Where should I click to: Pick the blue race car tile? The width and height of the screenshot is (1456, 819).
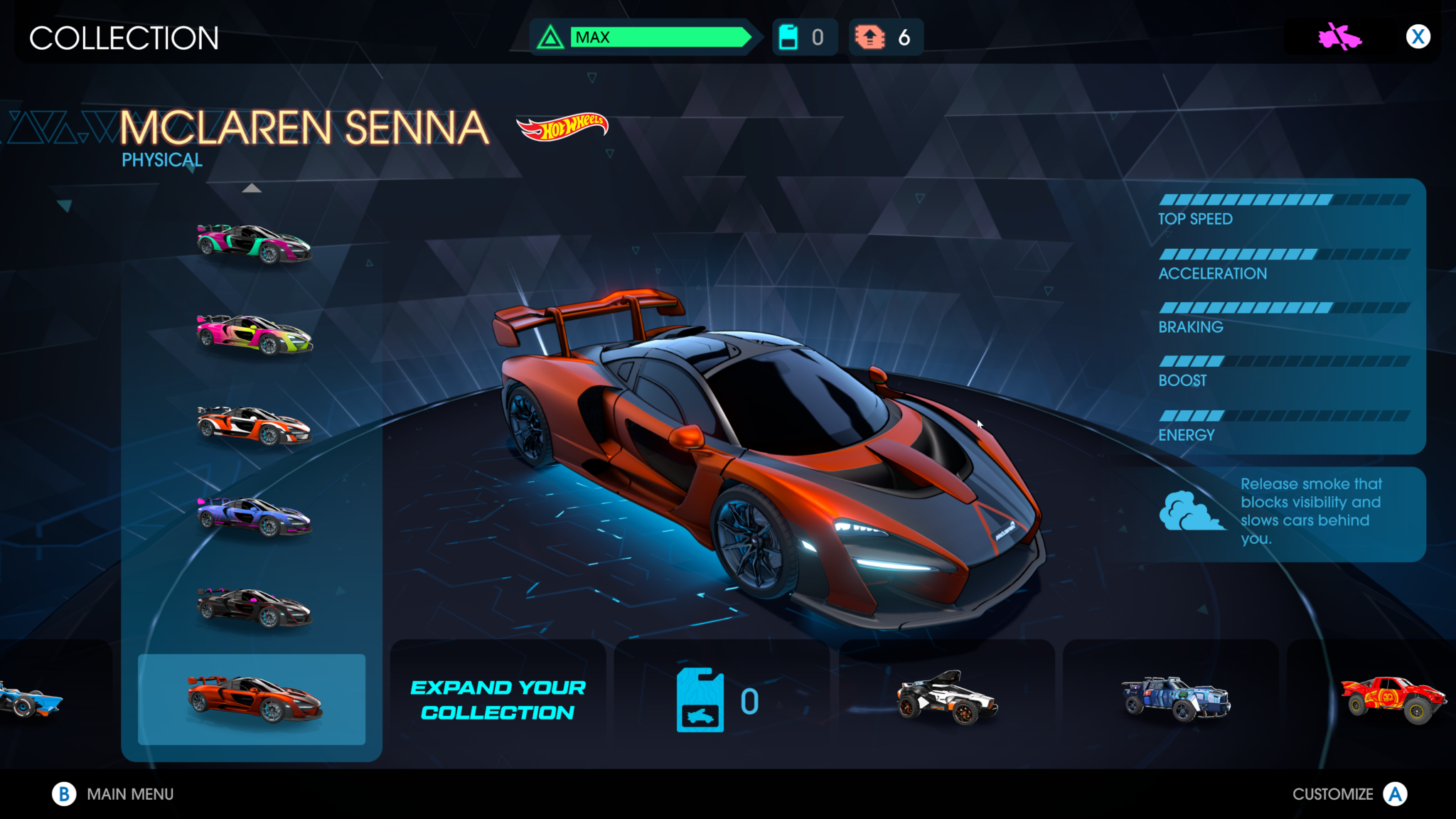[32, 698]
